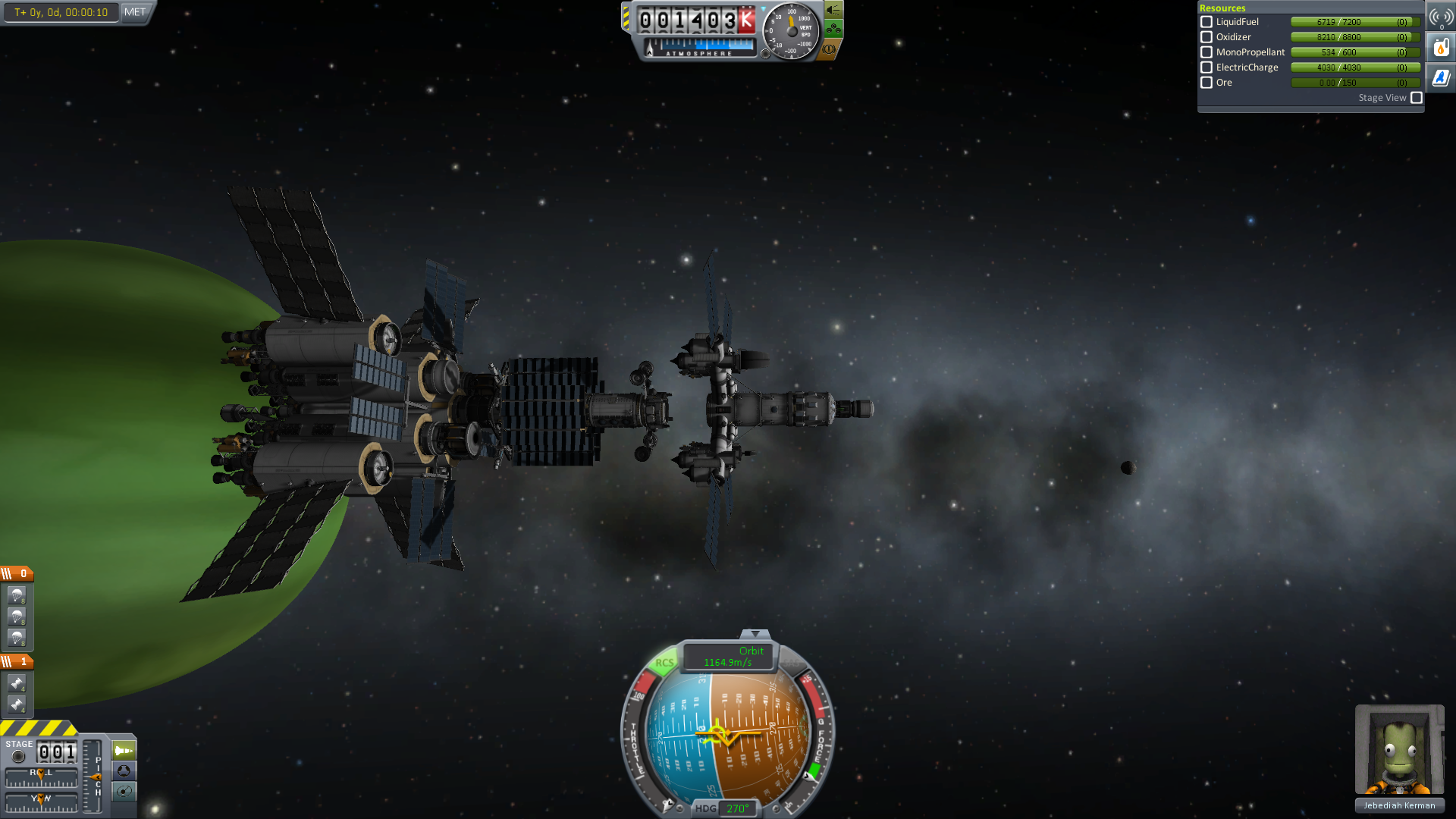The image size is (1456, 819).
Task: Tick the LiquidFuel resource checkbox
Action: point(1207,22)
